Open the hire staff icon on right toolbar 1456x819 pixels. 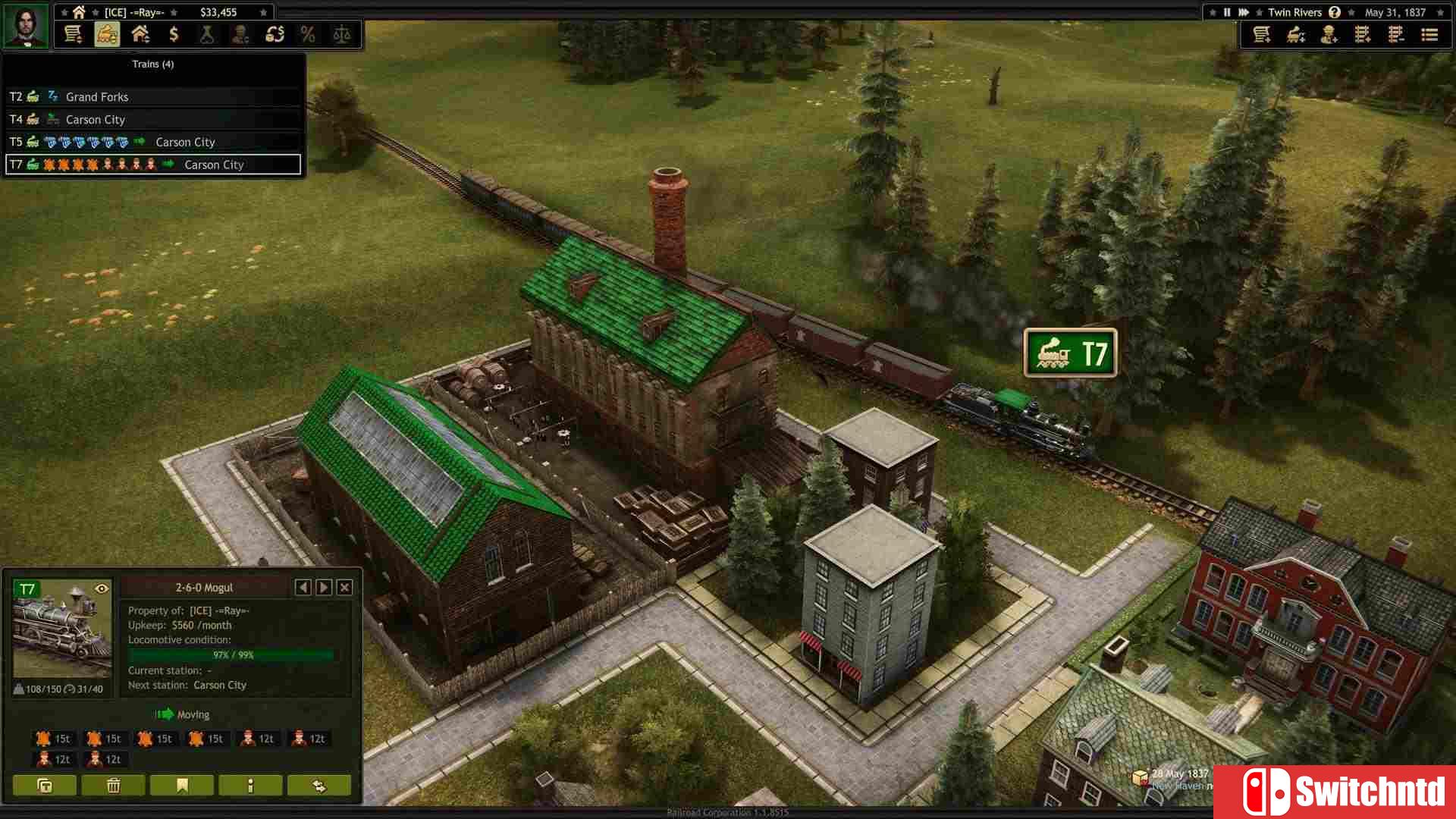[1329, 34]
